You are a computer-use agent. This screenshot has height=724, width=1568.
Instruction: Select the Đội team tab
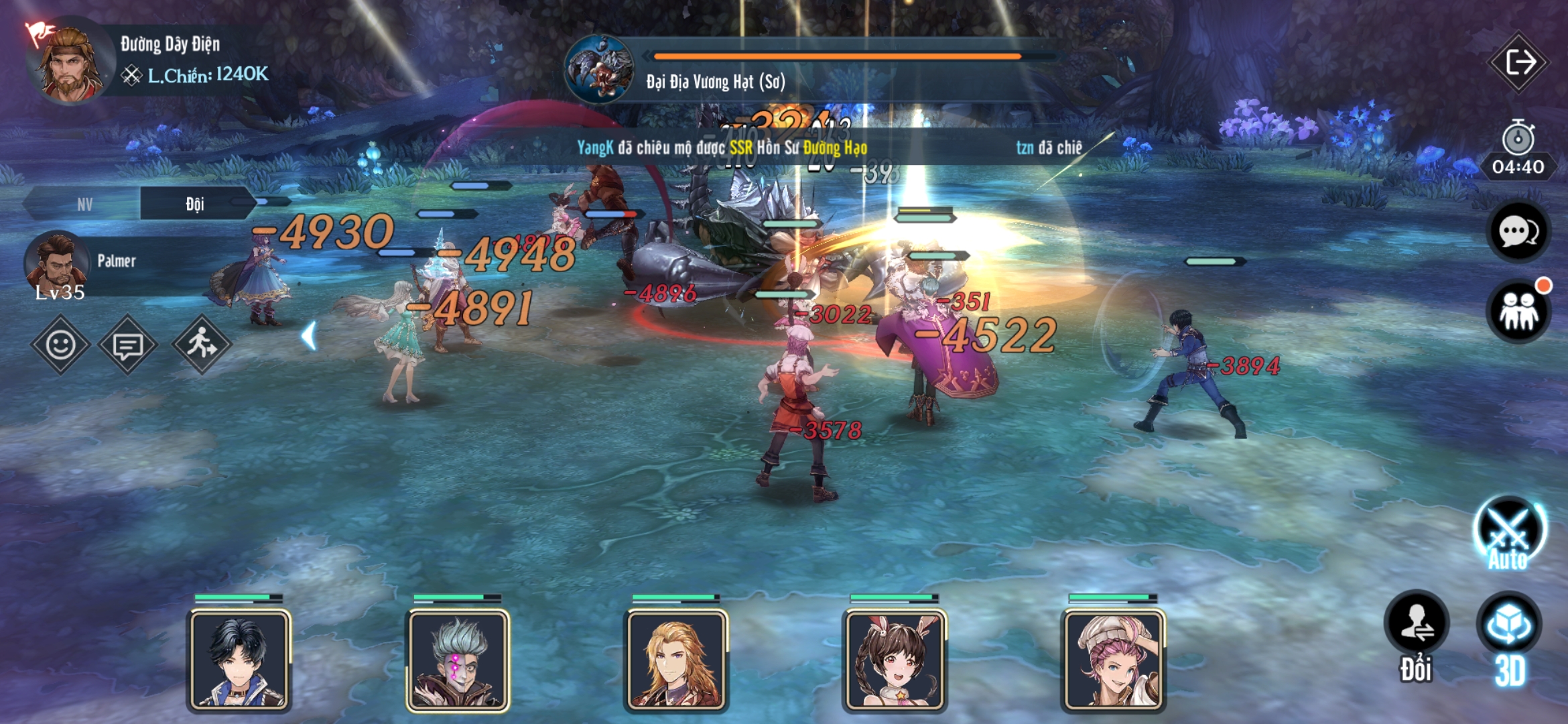point(195,204)
